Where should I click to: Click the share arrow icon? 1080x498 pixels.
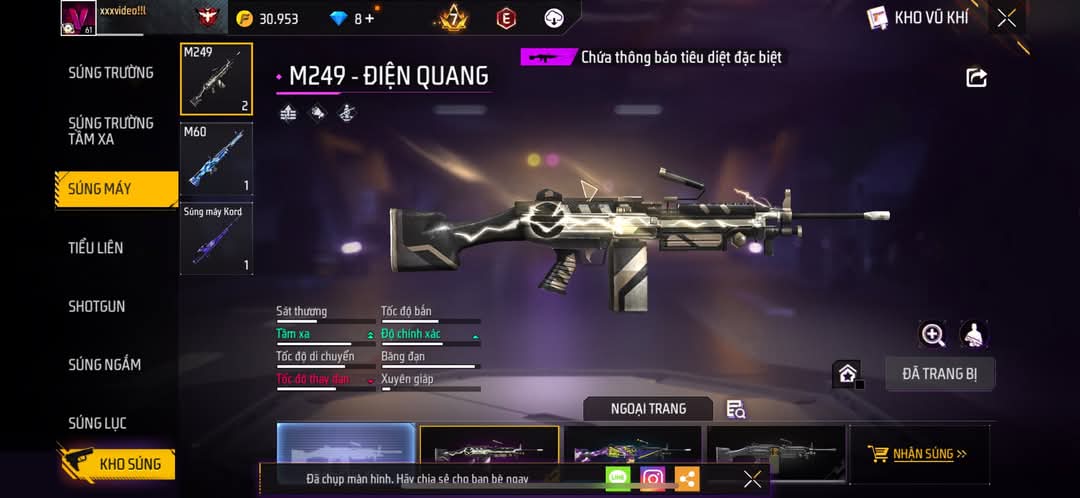(976, 78)
